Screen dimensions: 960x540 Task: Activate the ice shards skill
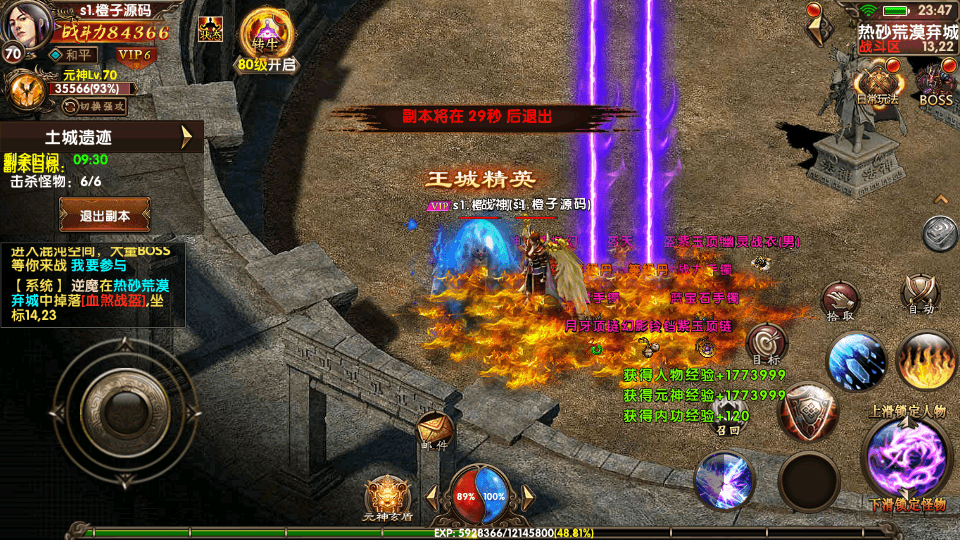(x=856, y=360)
